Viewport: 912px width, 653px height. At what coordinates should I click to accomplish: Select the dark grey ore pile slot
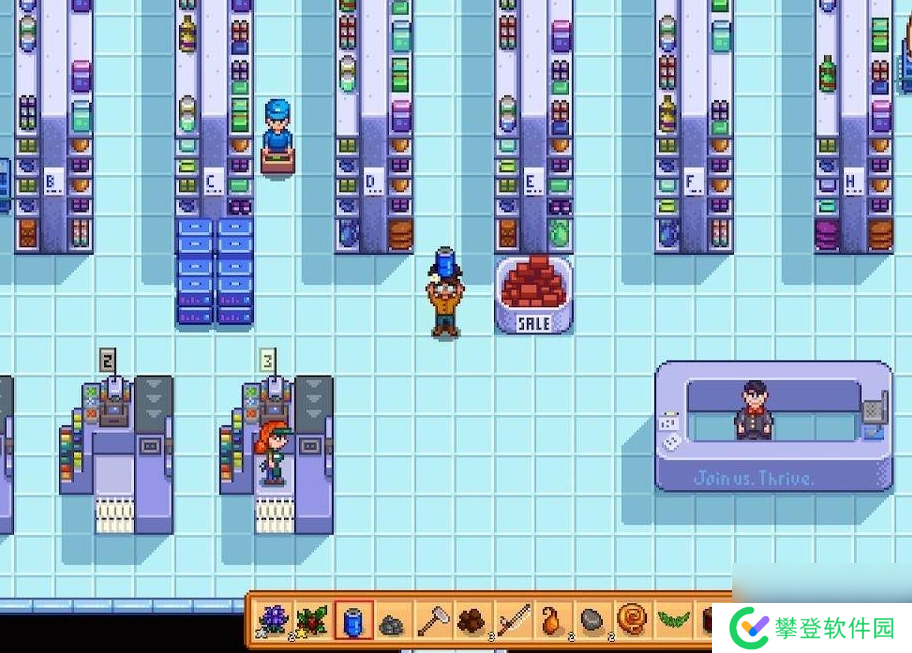click(x=392, y=622)
